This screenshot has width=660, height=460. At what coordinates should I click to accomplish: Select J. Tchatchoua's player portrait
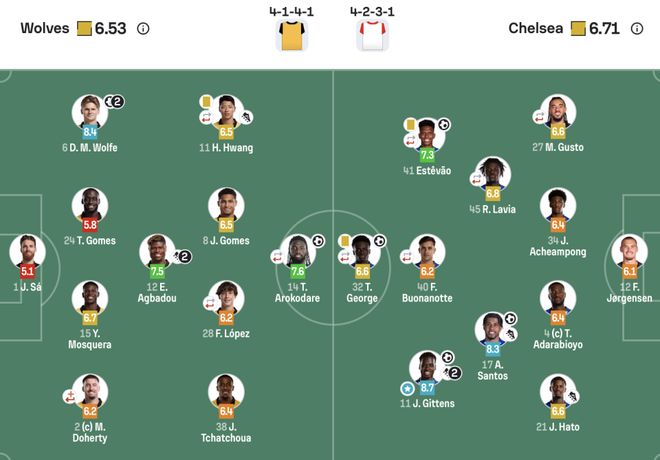226,391
